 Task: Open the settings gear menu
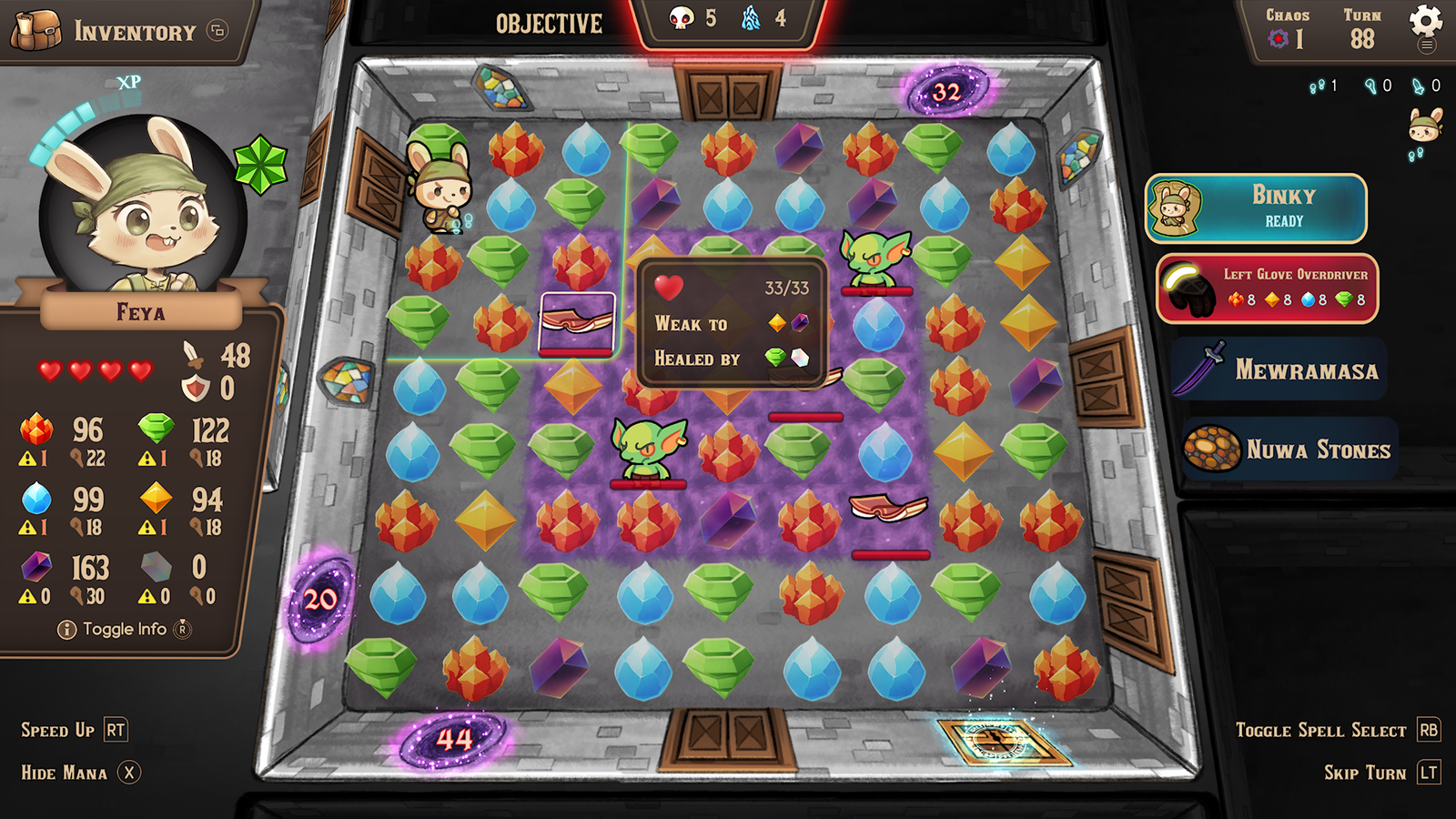click(1425, 22)
